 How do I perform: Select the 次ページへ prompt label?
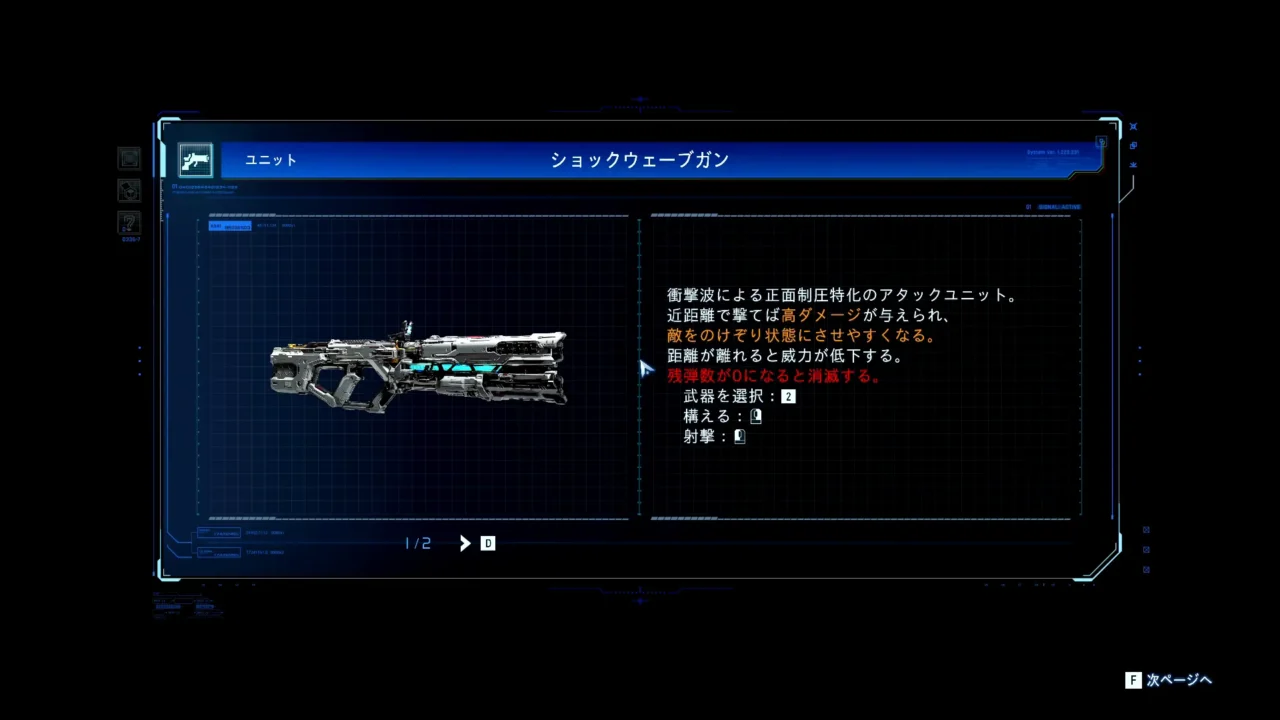(x=1179, y=680)
